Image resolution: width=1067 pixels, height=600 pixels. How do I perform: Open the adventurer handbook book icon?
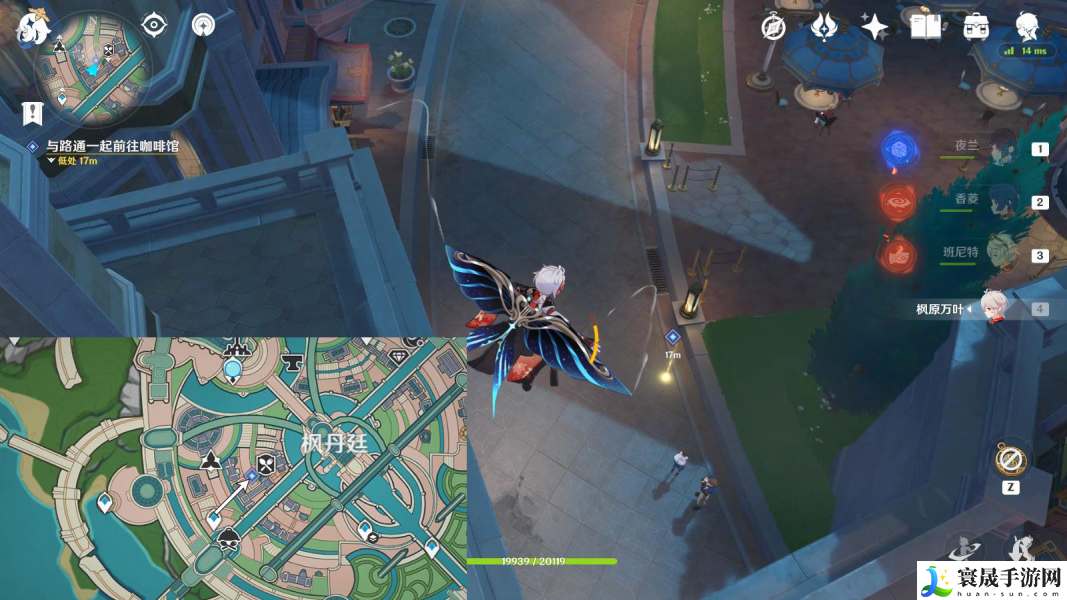click(925, 27)
